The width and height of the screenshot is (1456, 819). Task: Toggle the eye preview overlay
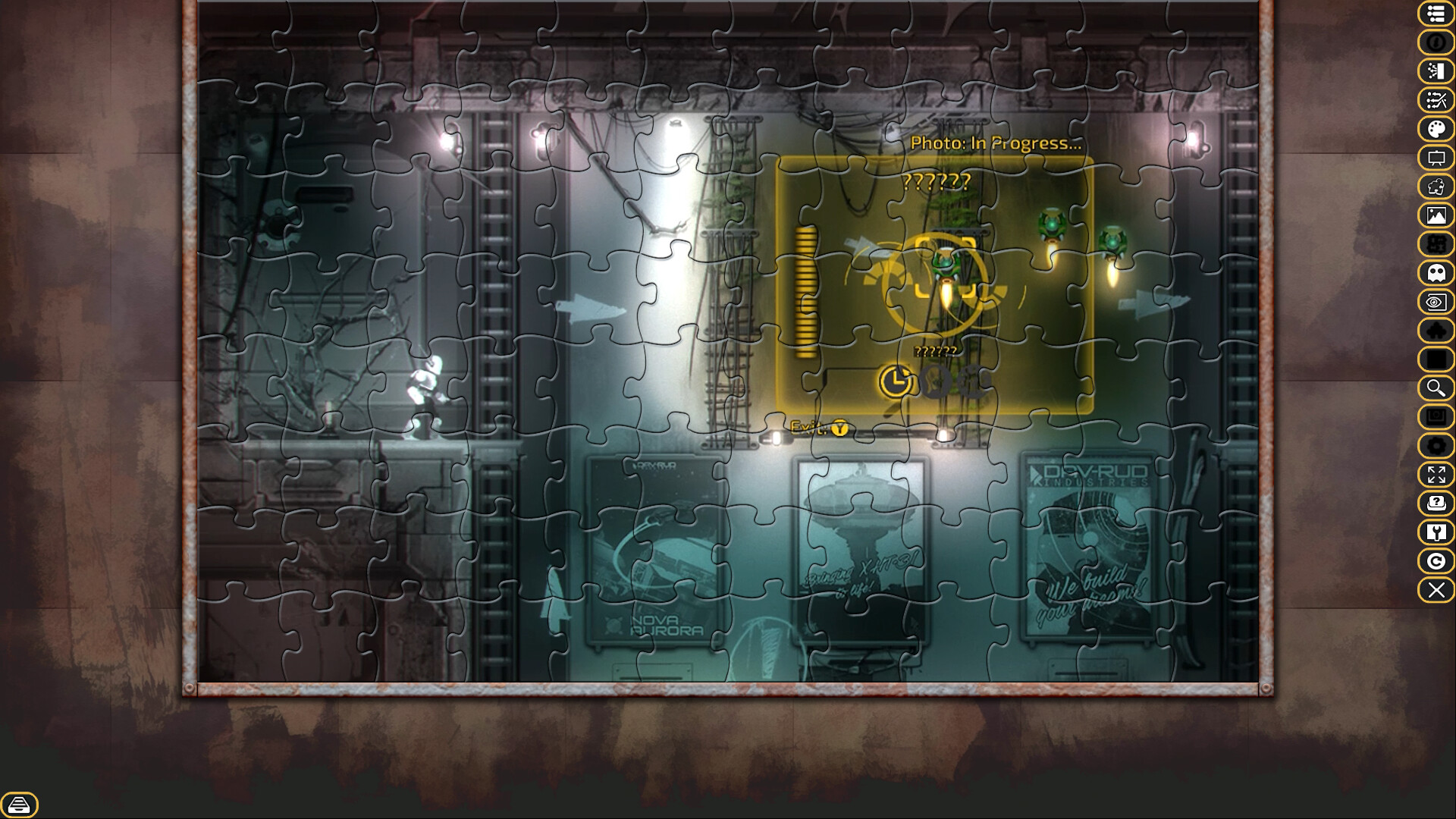[1436, 301]
